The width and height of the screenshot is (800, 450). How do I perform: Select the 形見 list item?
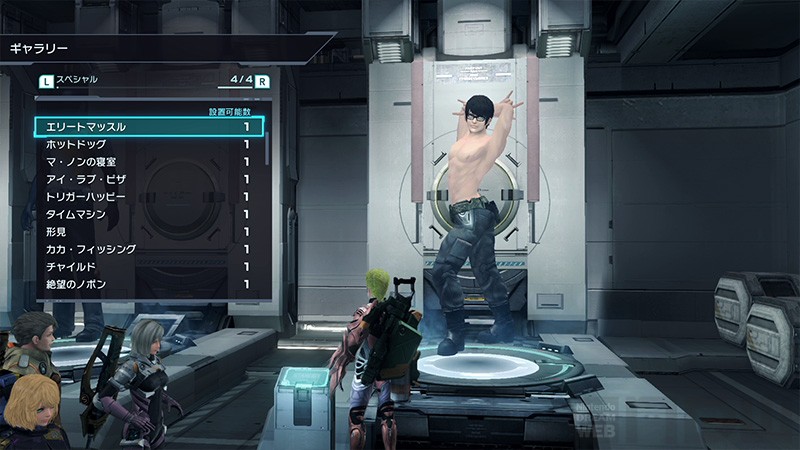coord(150,232)
